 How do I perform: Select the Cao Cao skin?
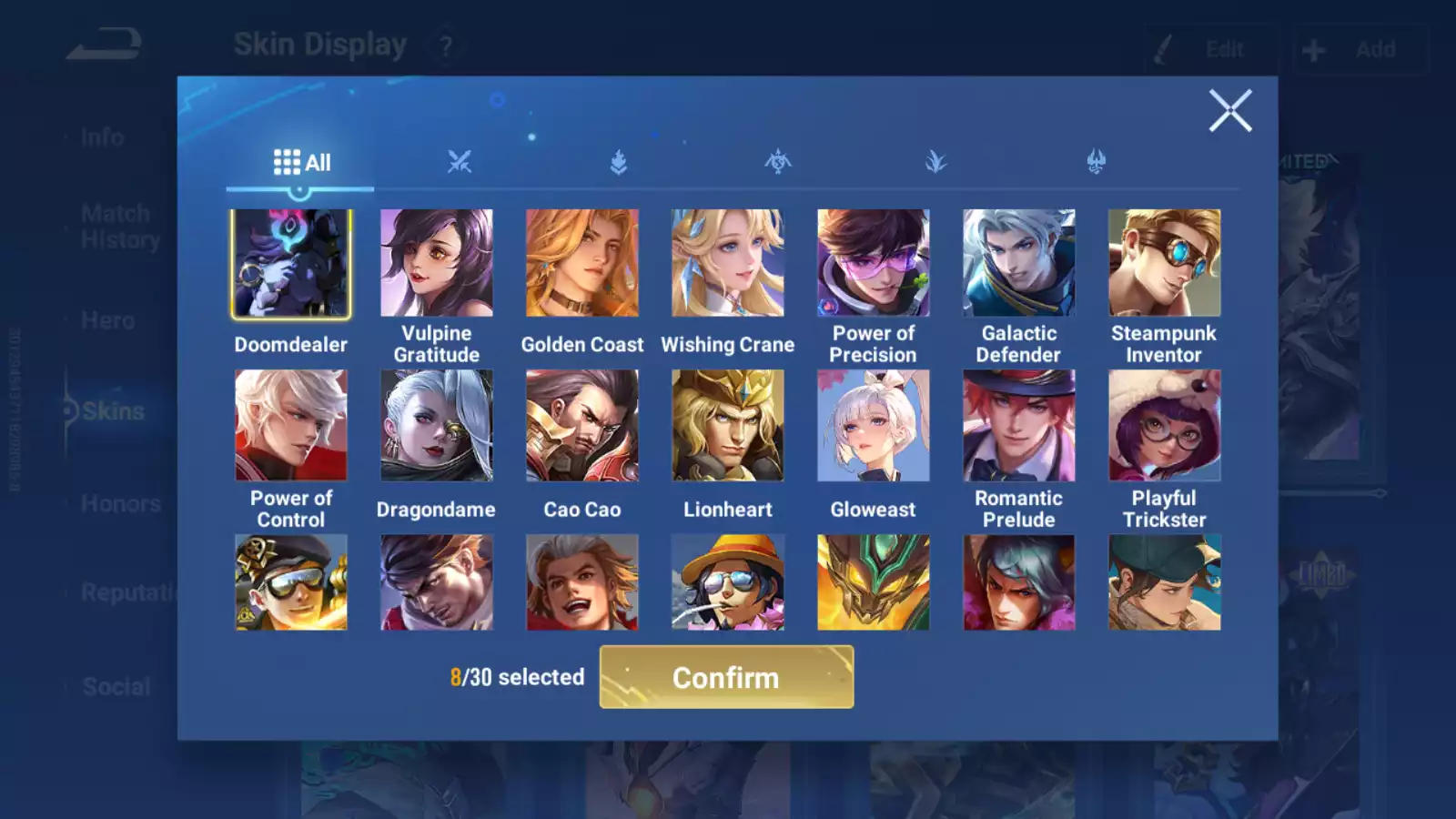click(582, 425)
